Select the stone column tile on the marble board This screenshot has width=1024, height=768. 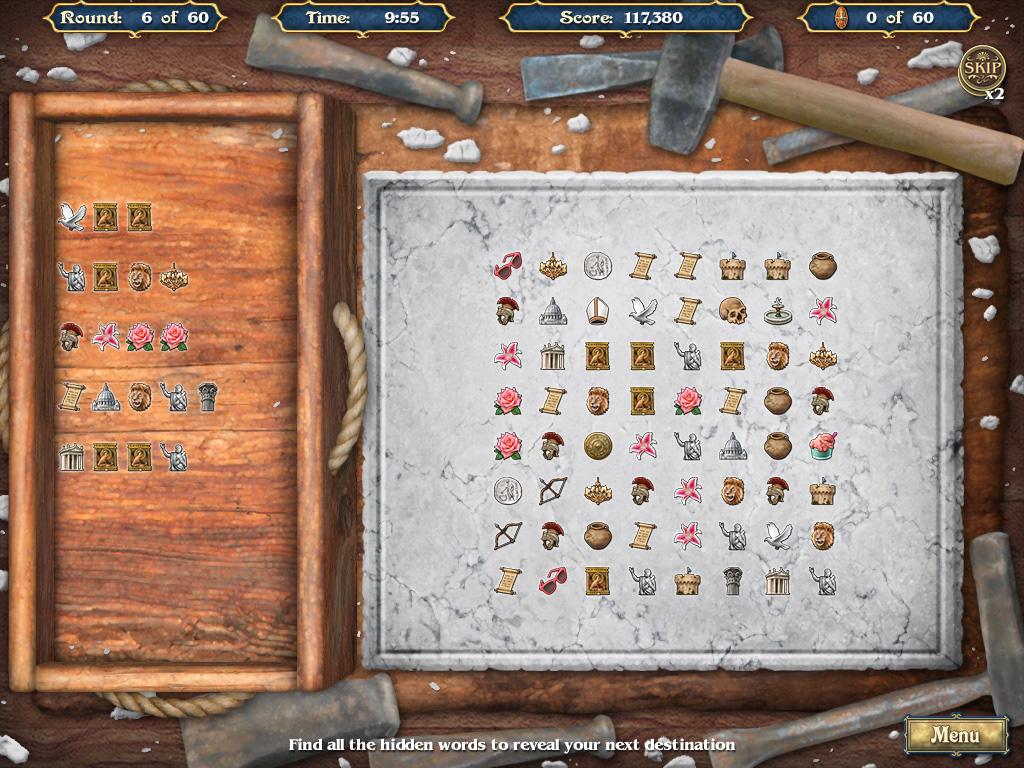pyautogui.click(x=733, y=581)
